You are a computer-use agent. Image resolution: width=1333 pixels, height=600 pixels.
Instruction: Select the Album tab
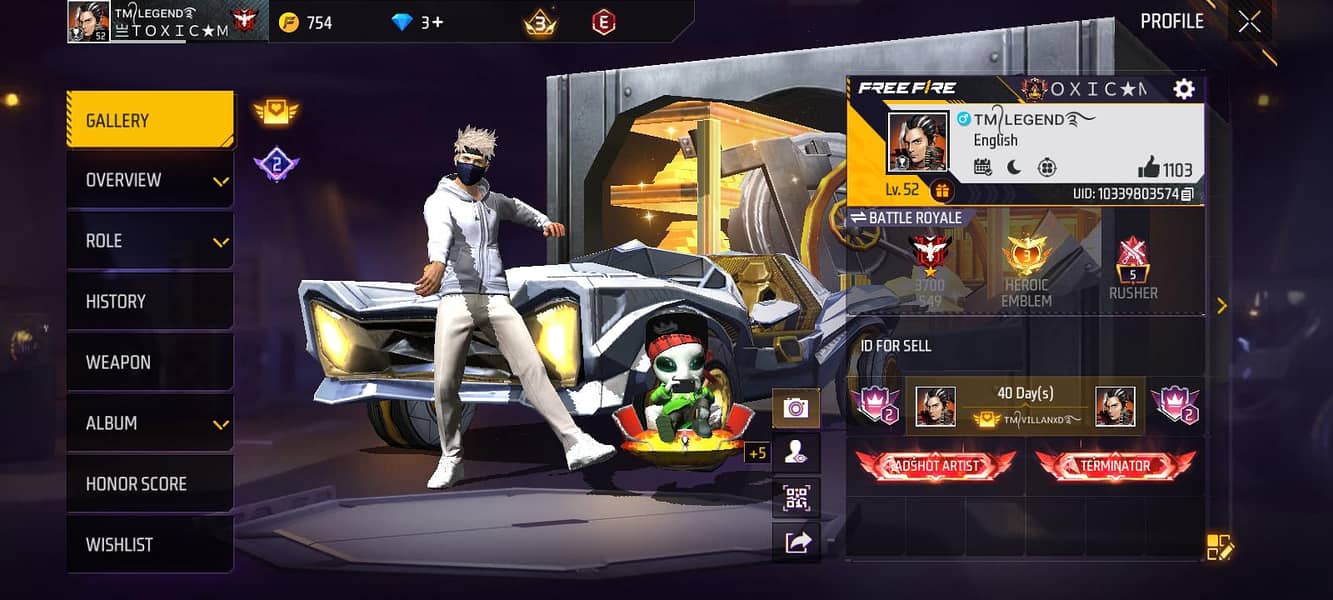pyautogui.click(x=150, y=423)
